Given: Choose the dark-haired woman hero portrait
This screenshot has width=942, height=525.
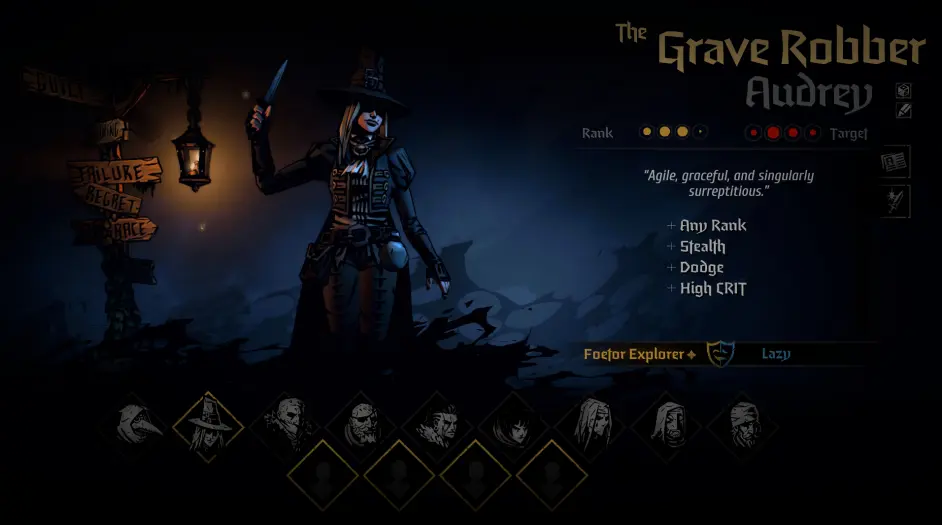Looking at the screenshot, I should pyautogui.click(x=513, y=424).
